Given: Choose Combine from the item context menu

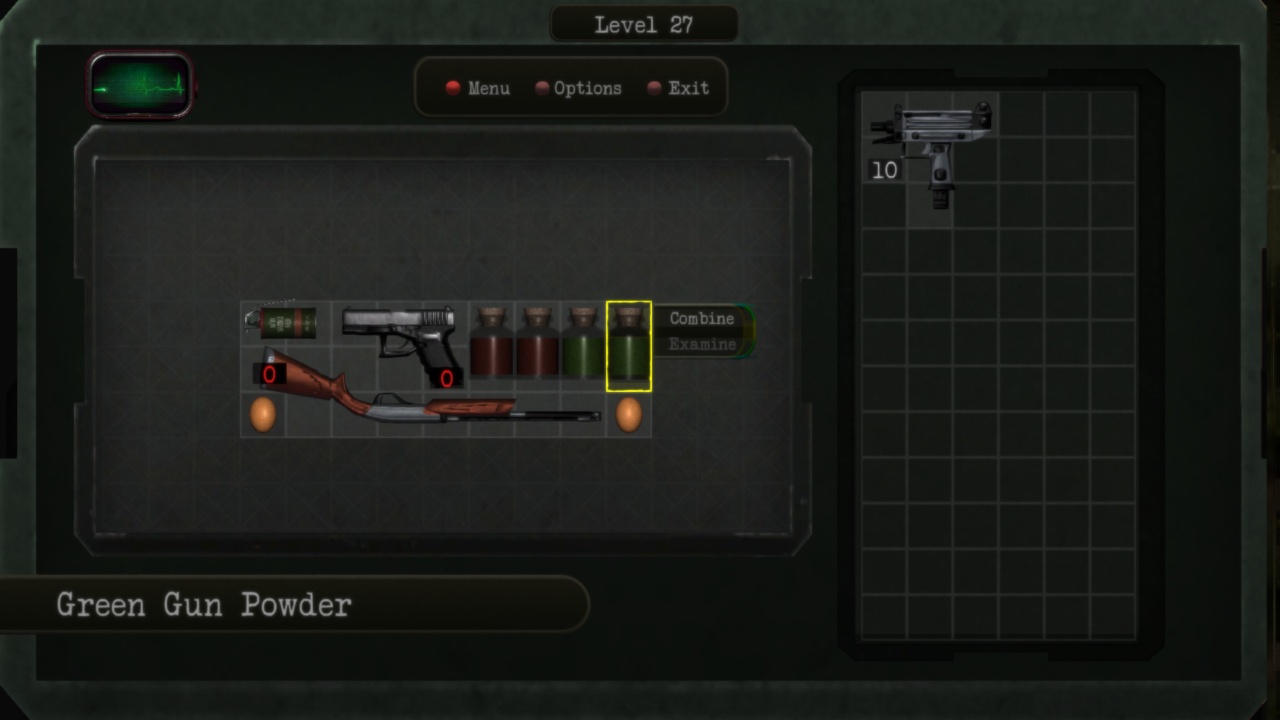Looking at the screenshot, I should (x=702, y=318).
